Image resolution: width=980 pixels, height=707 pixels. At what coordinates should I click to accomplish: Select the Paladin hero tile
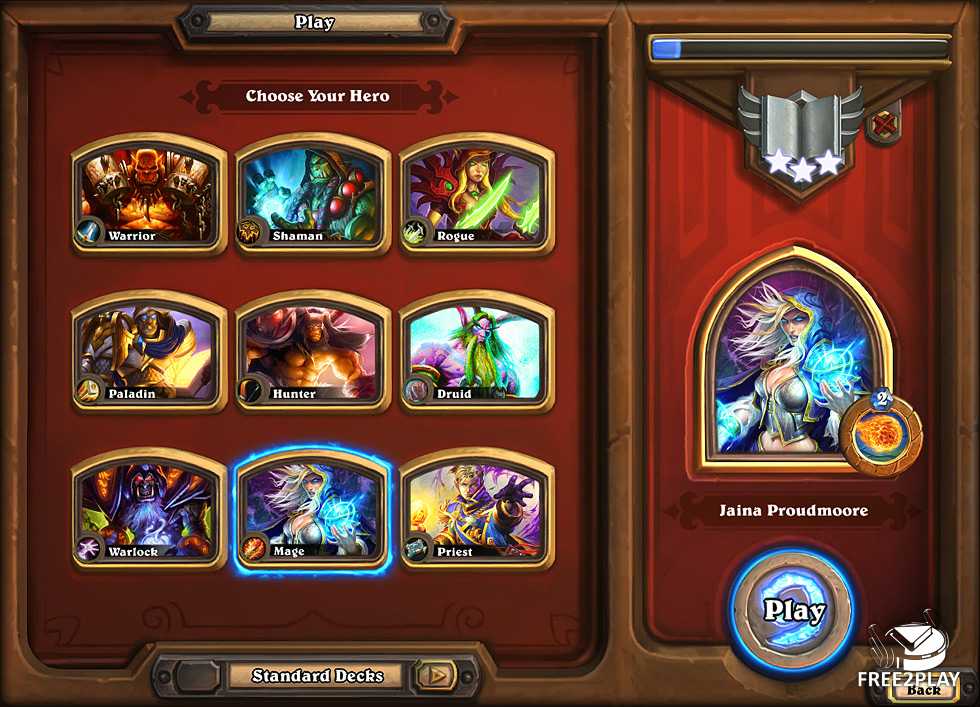(148, 352)
